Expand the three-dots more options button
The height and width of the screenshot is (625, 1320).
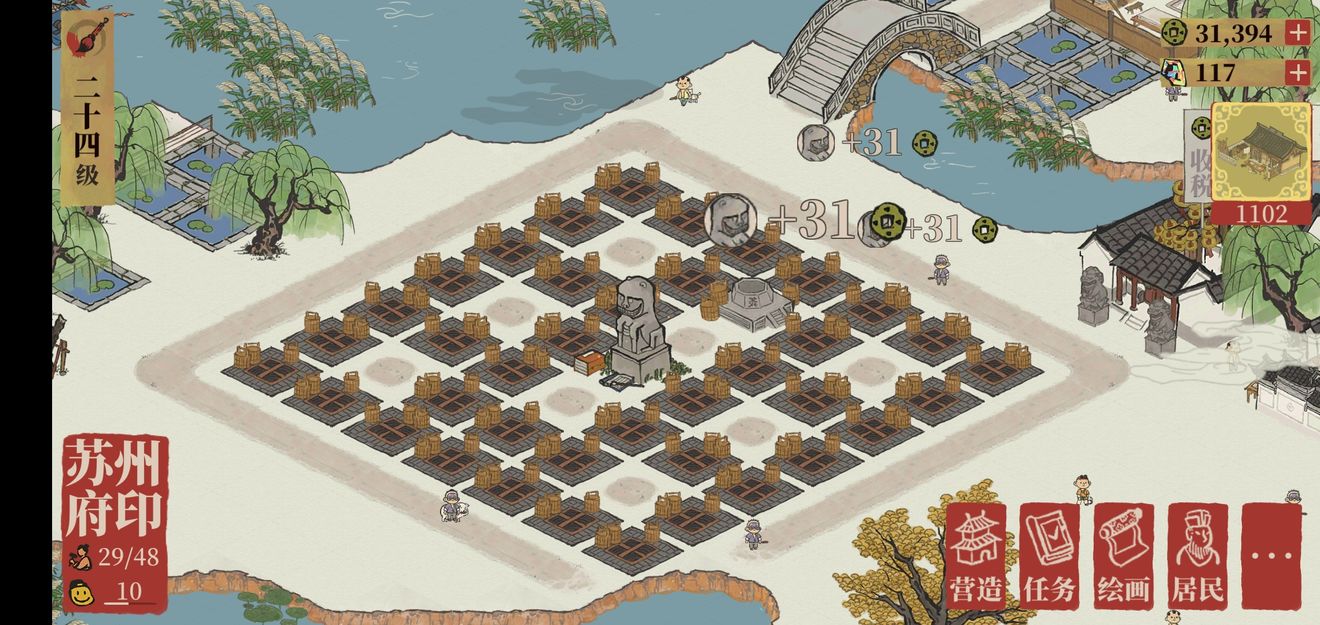1271,556
